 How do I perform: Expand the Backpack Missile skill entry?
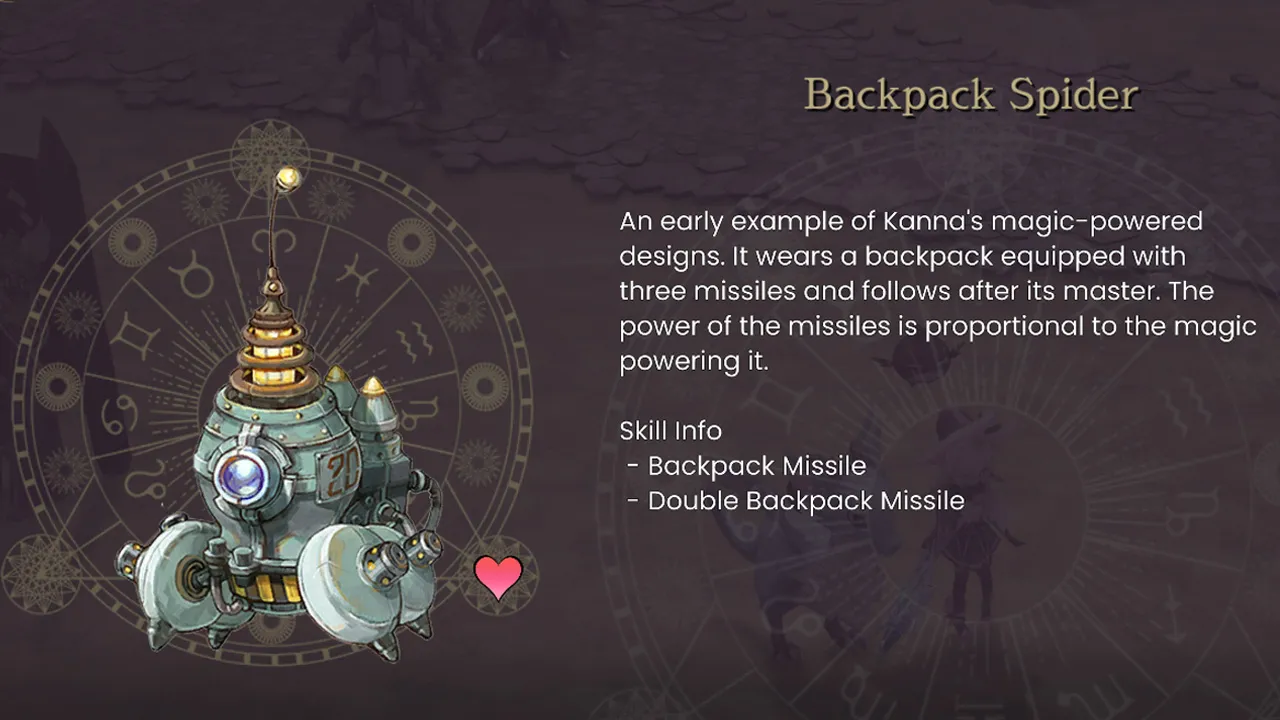756,466
